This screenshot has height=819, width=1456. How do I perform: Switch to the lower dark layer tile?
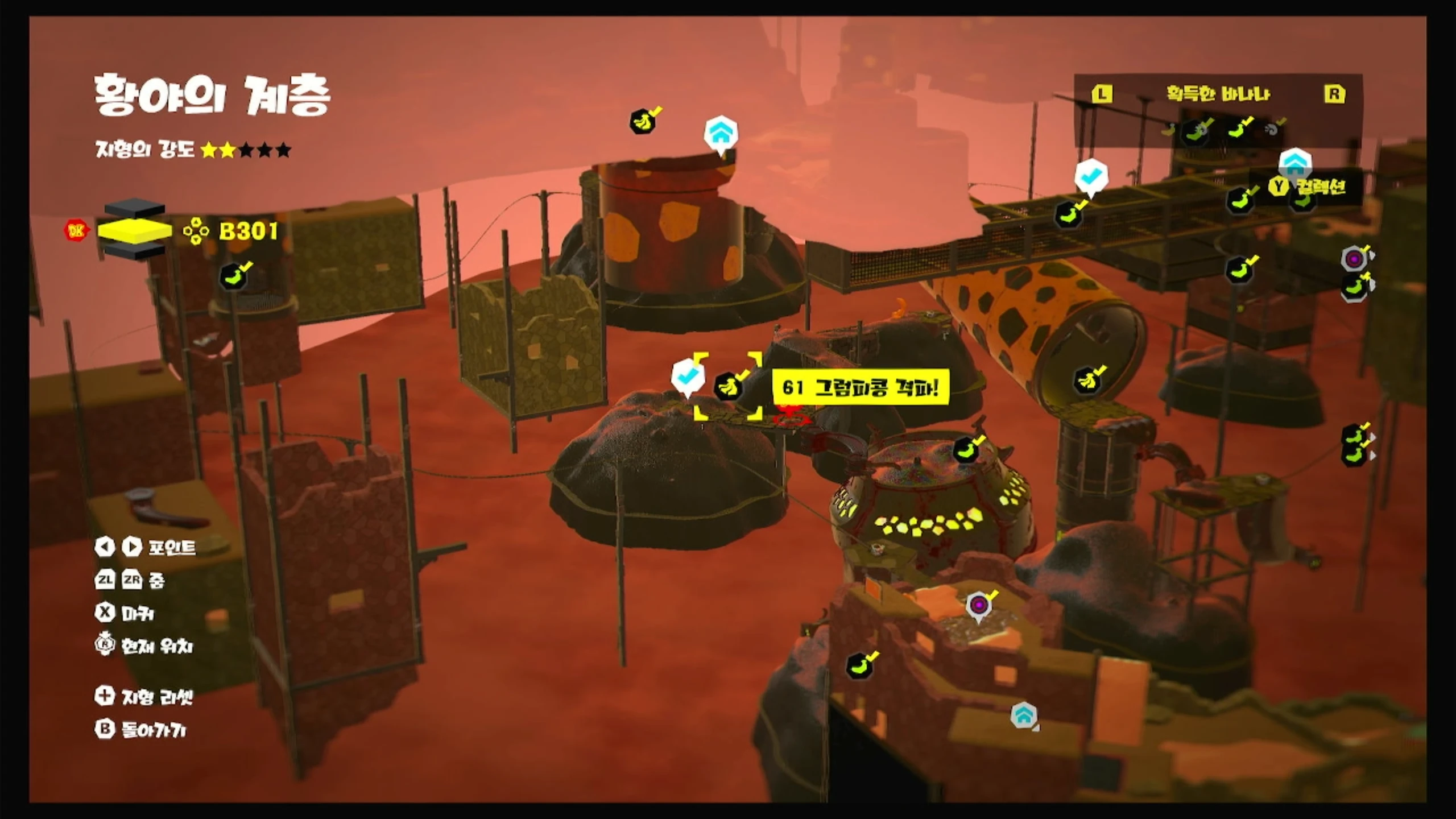pyautogui.click(x=135, y=250)
